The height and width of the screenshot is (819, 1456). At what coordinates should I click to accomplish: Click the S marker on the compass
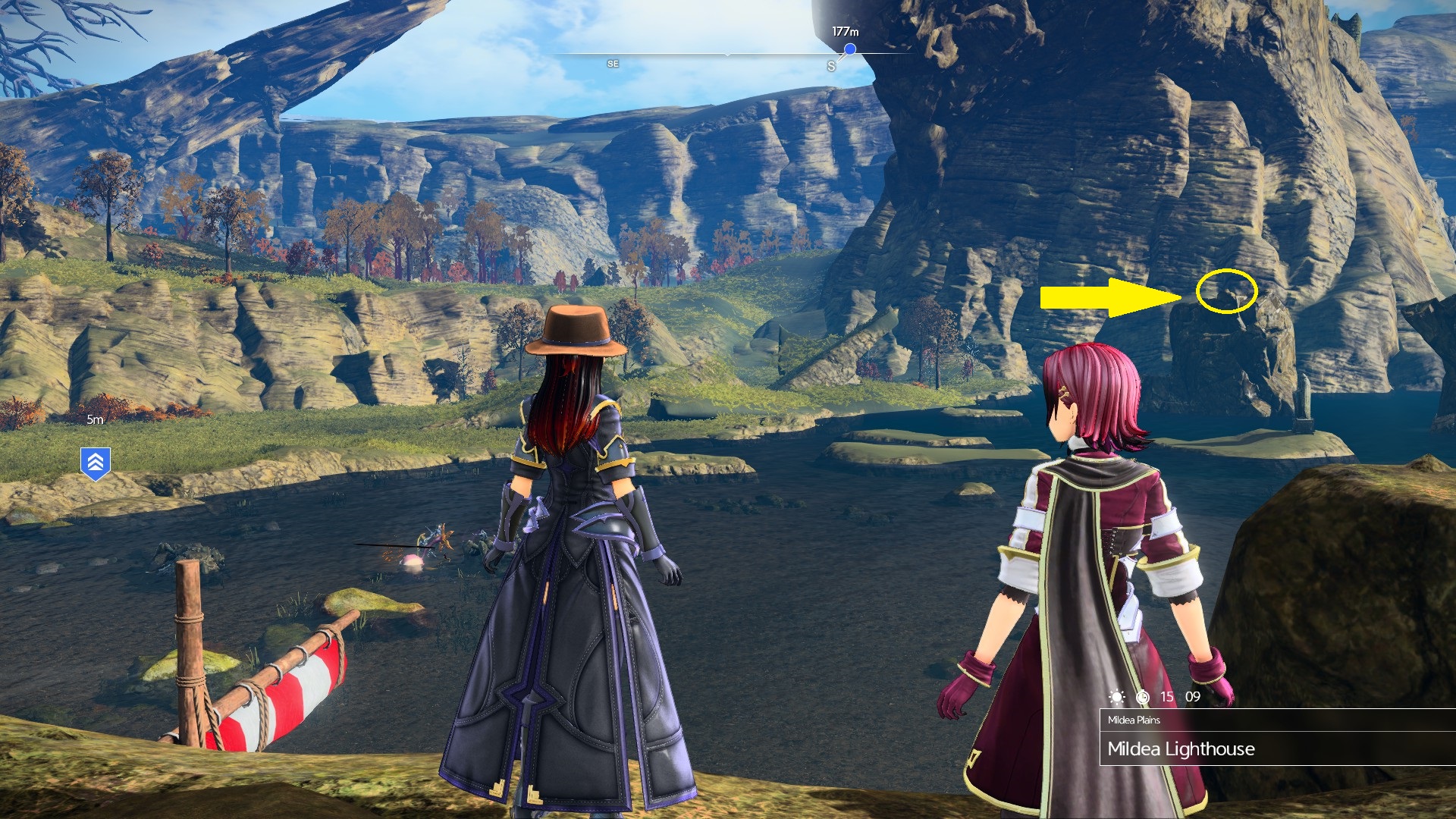[x=831, y=64]
